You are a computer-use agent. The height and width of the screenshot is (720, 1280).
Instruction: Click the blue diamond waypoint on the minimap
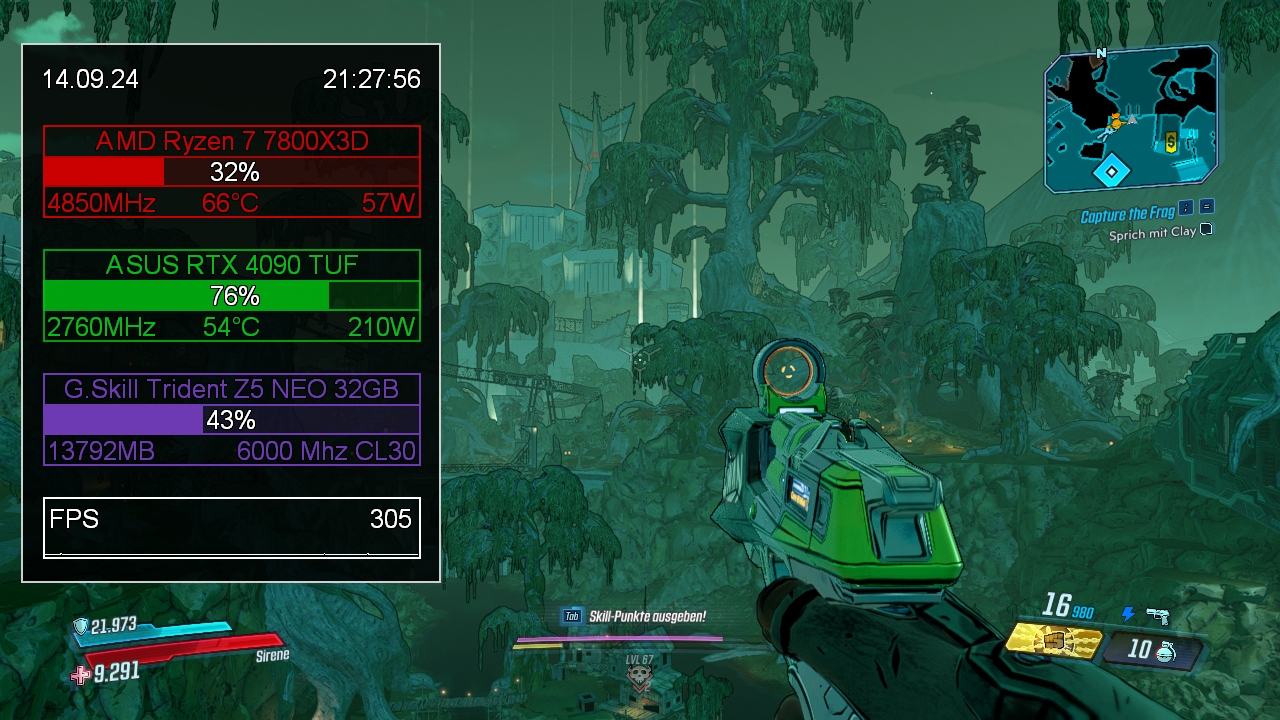coord(1111,171)
